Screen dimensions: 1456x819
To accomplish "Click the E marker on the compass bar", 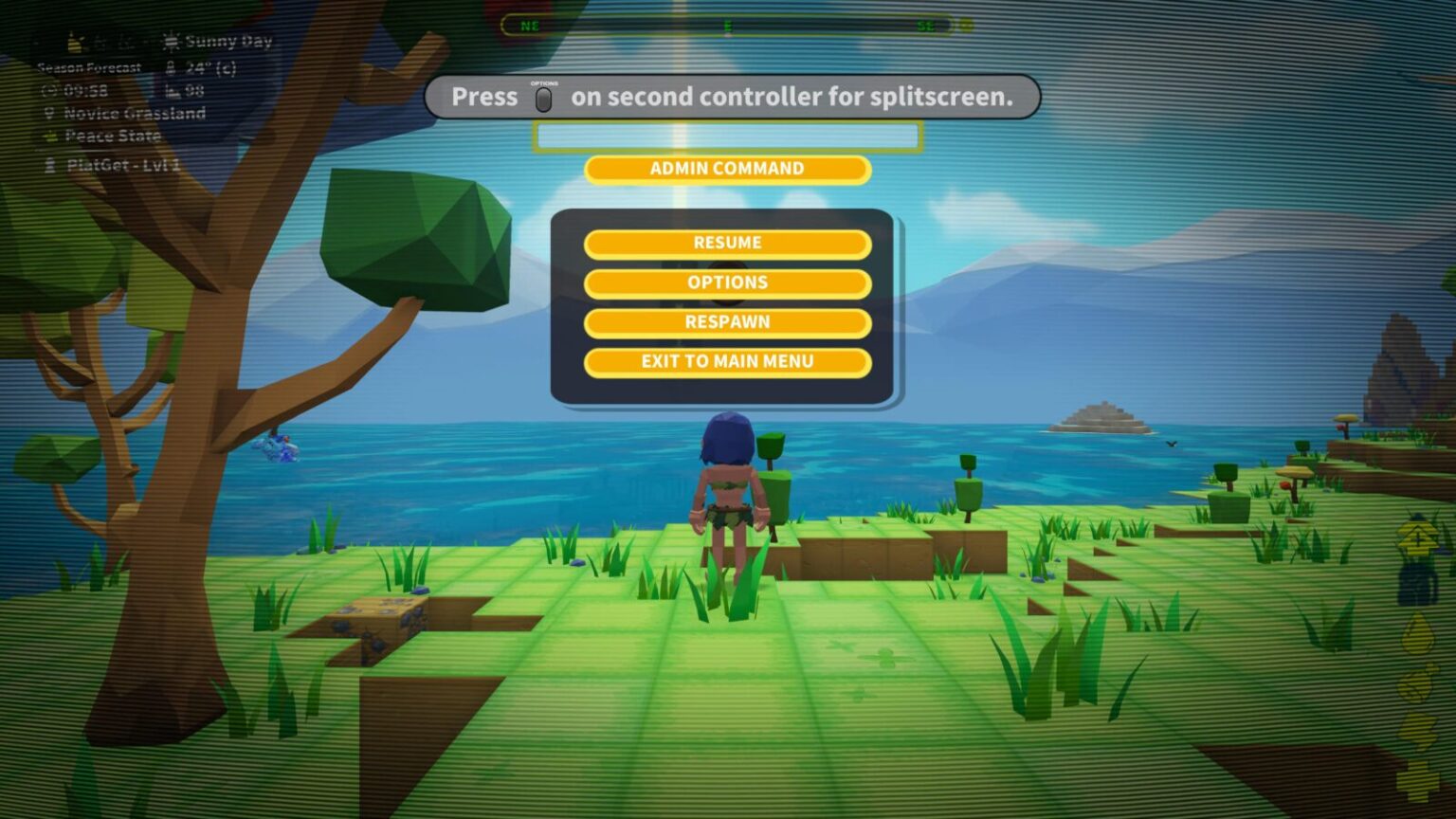I will point(730,26).
